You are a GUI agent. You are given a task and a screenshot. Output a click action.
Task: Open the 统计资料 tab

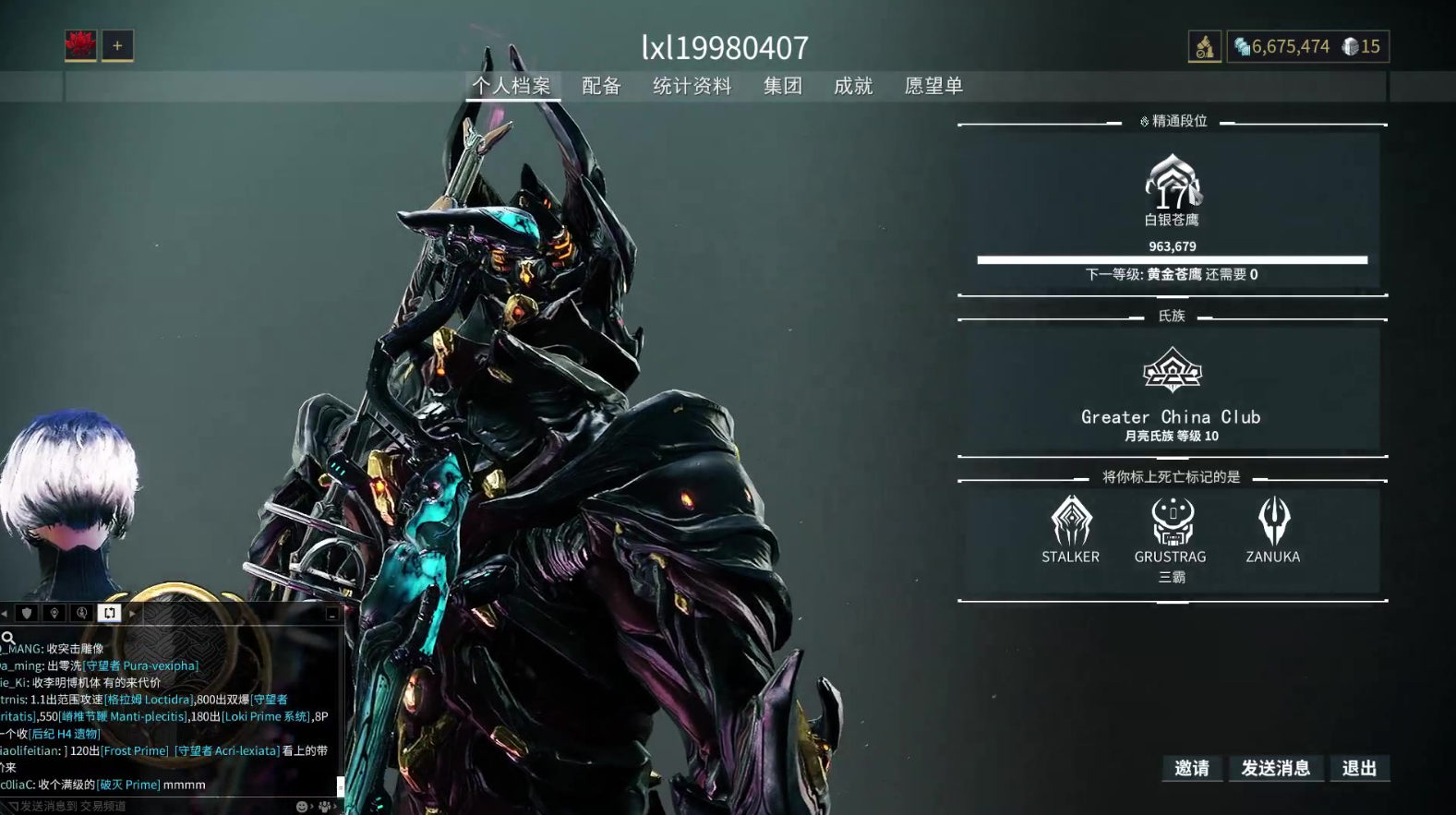coord(692,86)
